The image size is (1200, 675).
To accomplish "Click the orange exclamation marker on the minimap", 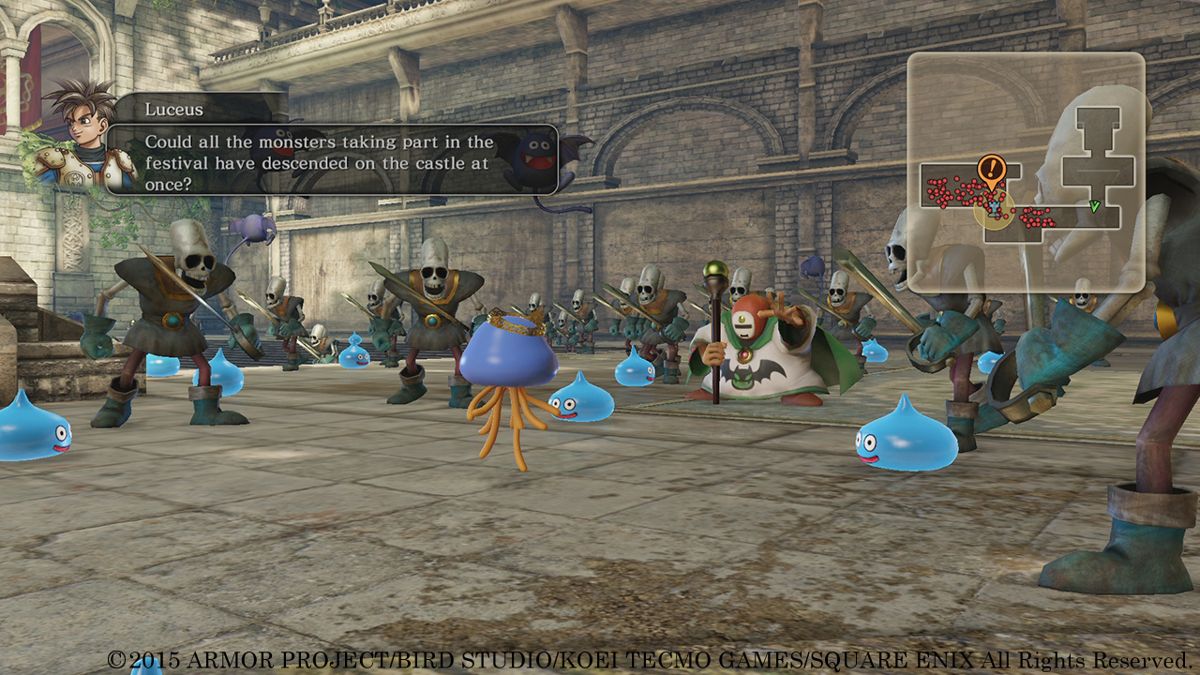I will click(x=991, y=168).
